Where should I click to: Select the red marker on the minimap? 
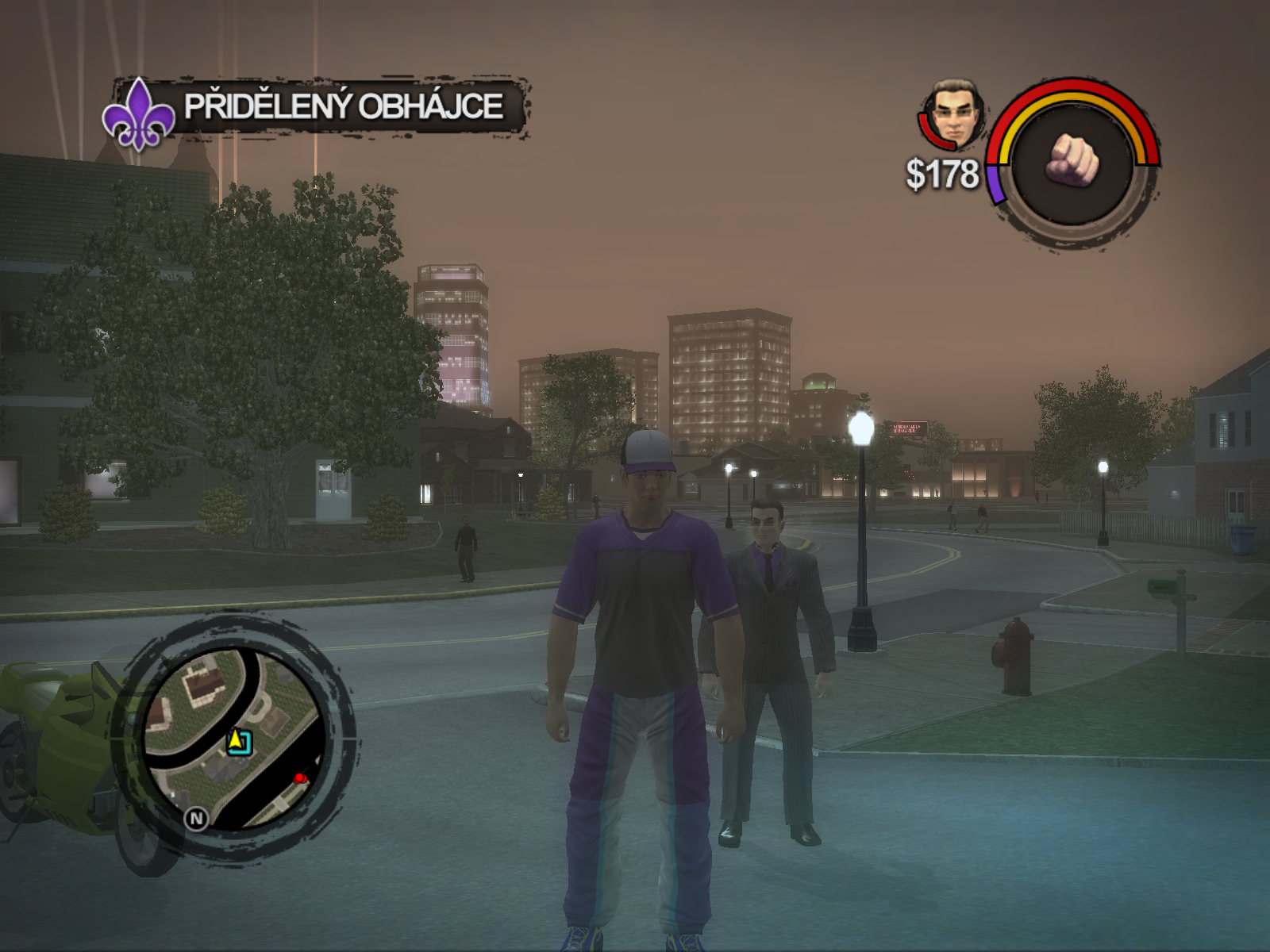click(x=299, y=778)
